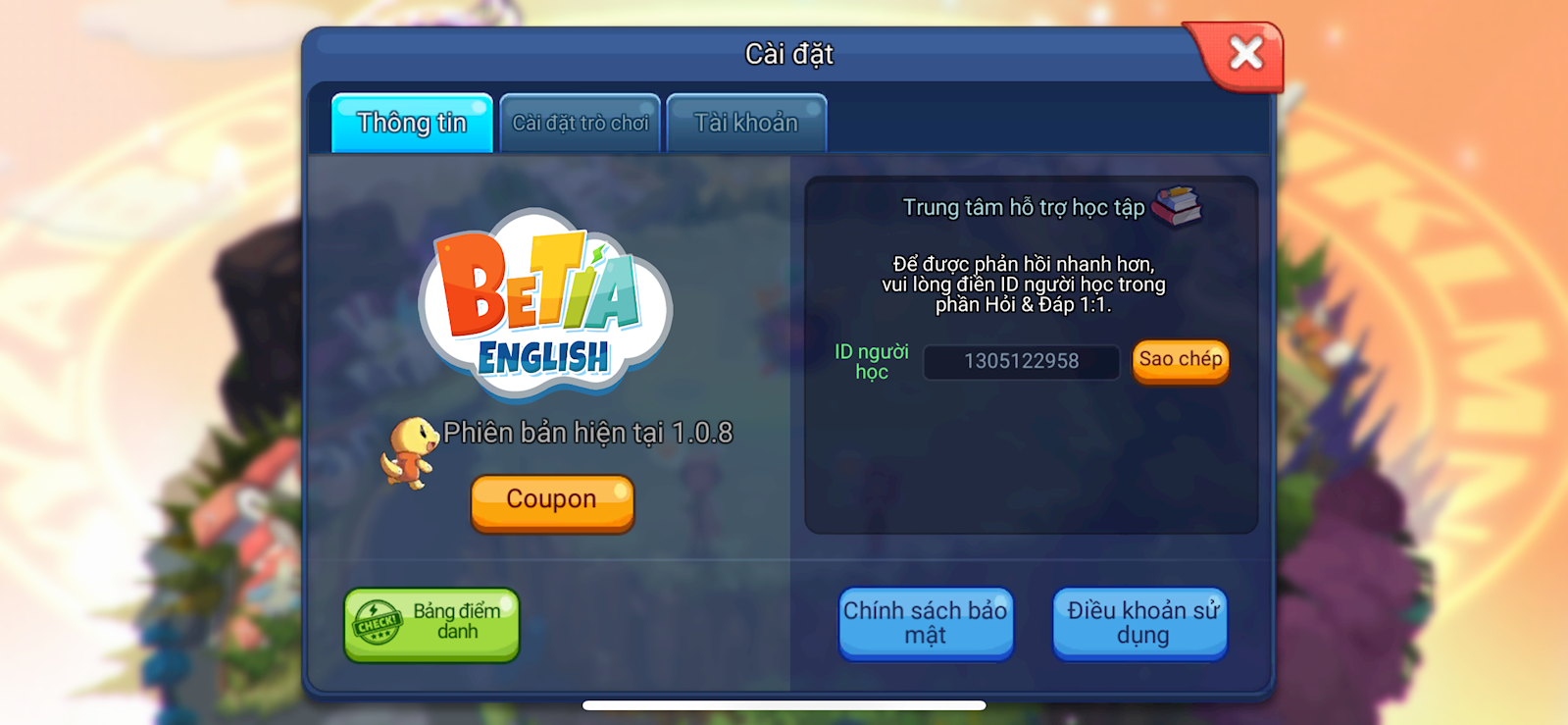Switch to the Cài đặt trò chơi tab
The image size is (1568, 725).
click(579, 123)
